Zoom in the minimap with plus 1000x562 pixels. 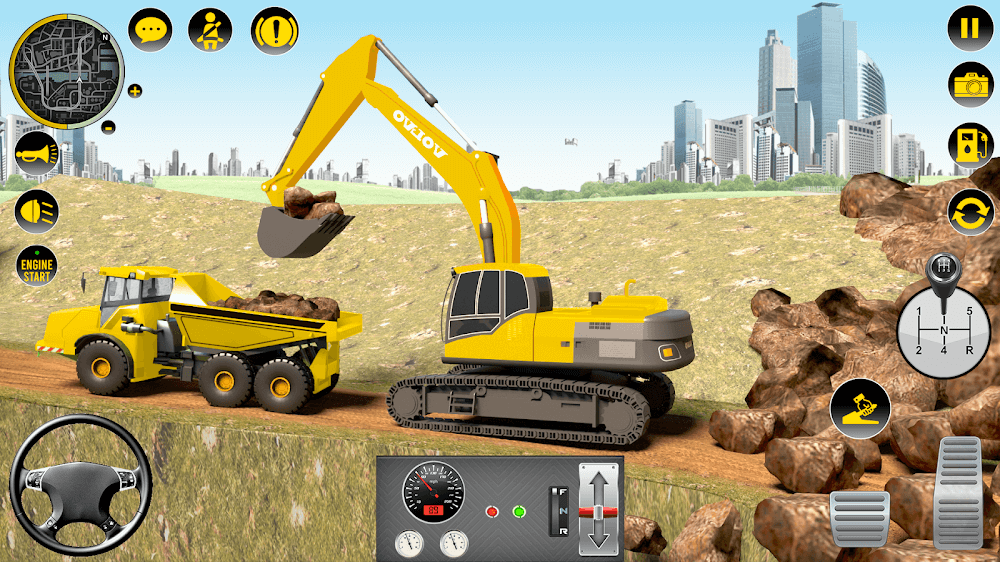(x=135, y=91)
